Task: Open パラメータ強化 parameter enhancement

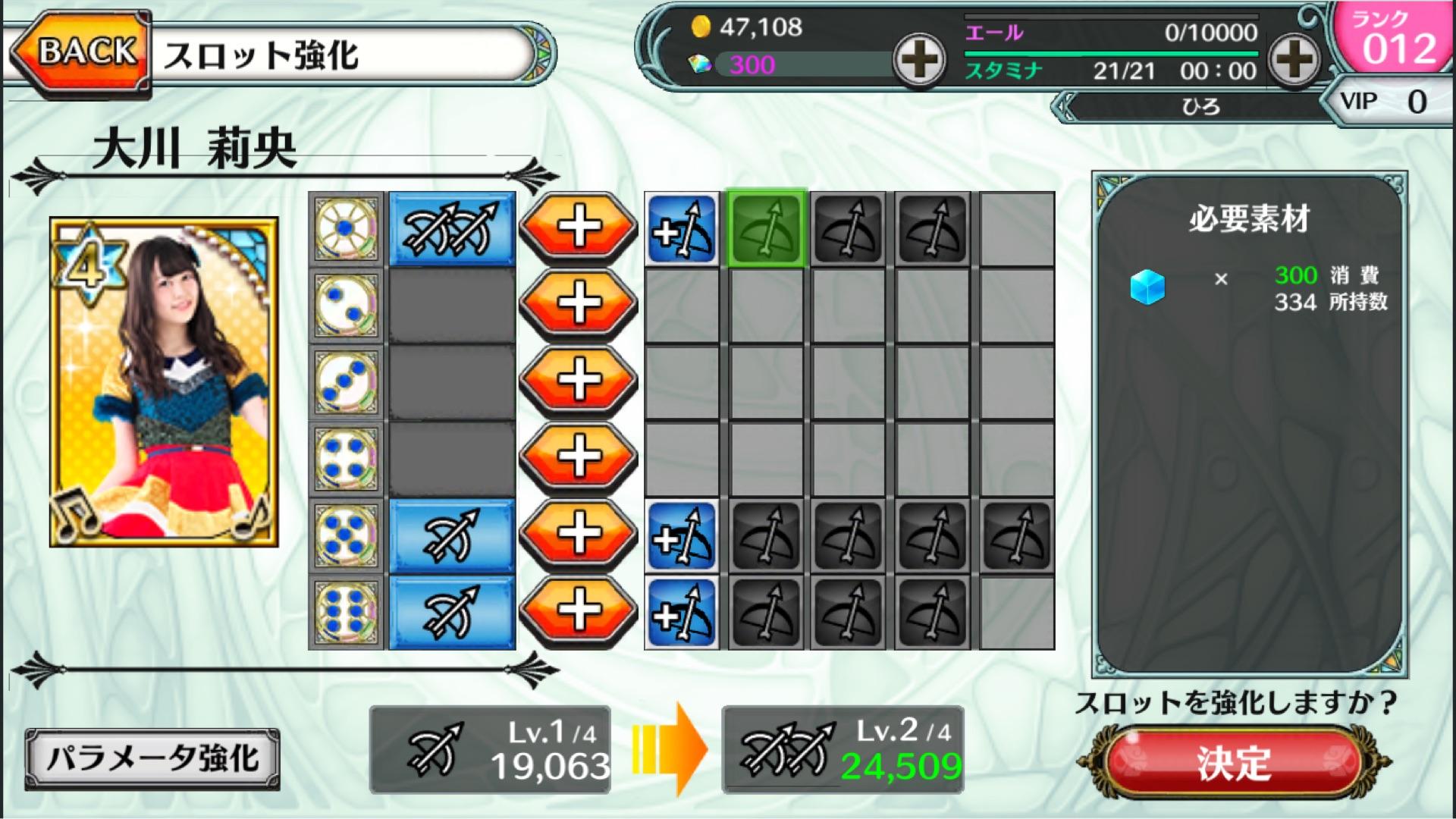Action: pos(152,758)
